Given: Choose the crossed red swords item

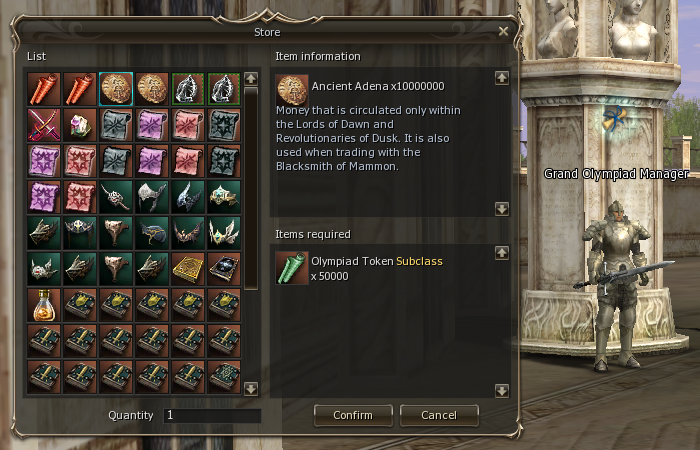Looking at the screenshot, I should click(x=43, y=124).
